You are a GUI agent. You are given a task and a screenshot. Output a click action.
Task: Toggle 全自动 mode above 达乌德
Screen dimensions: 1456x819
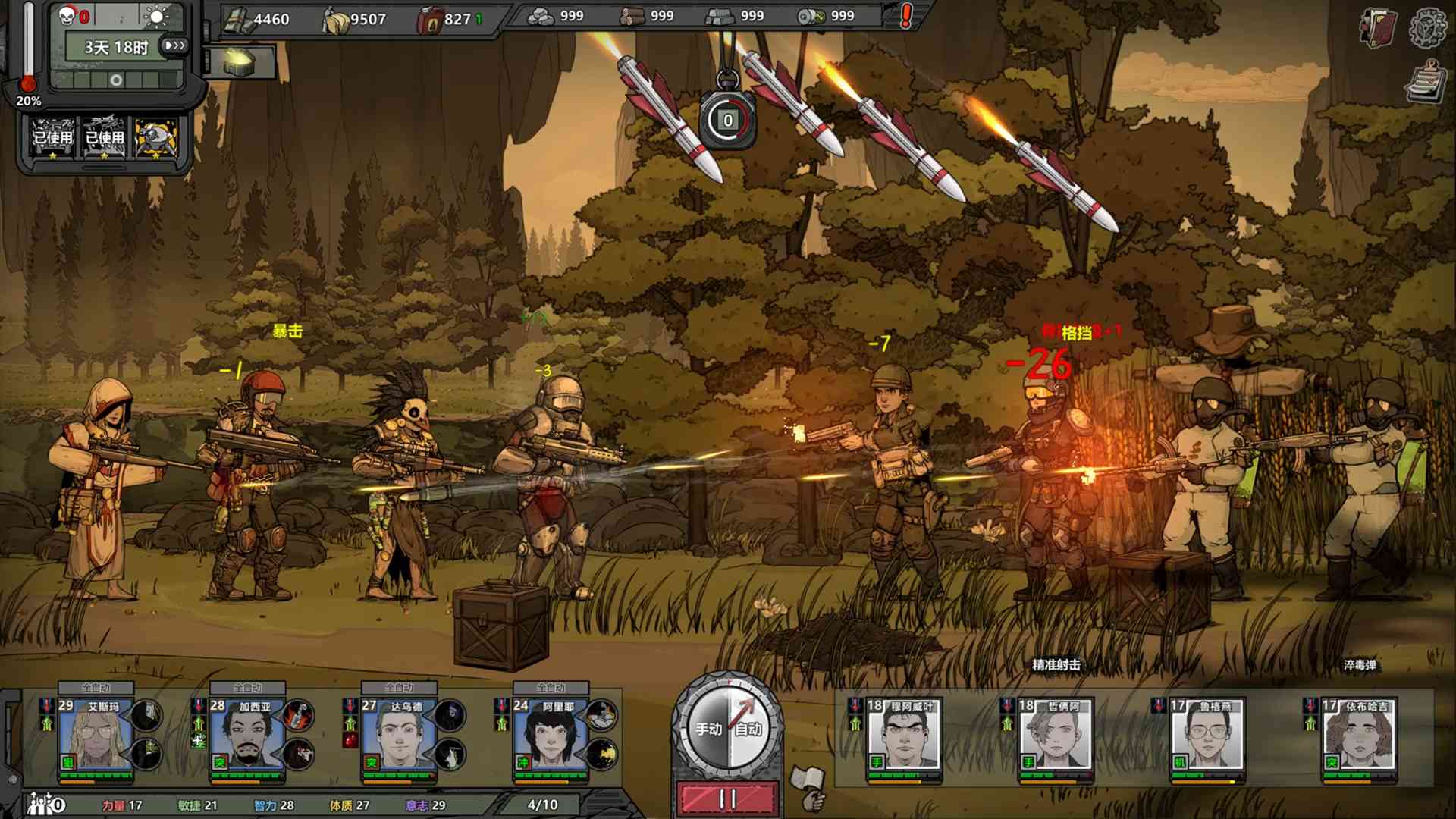[x=397, y=687]
